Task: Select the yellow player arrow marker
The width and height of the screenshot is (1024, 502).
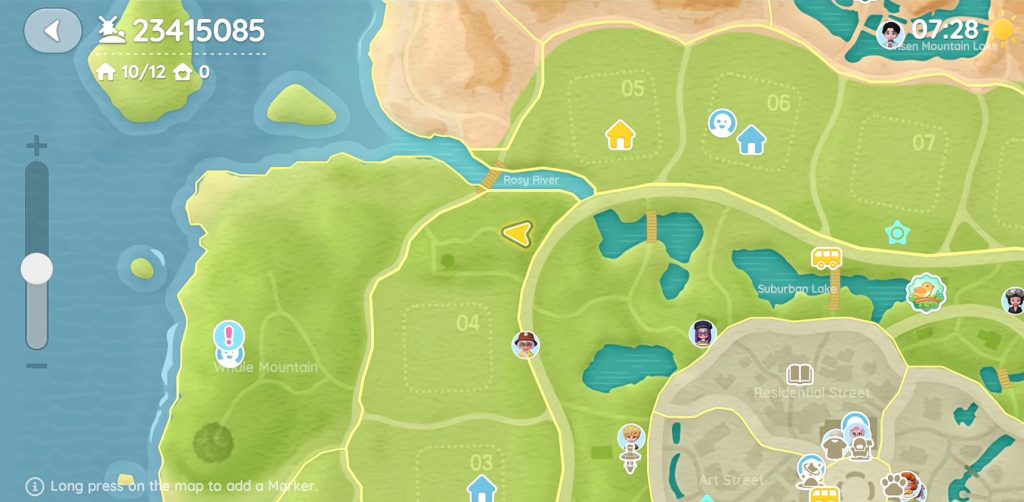Action: tap(516, 233)
